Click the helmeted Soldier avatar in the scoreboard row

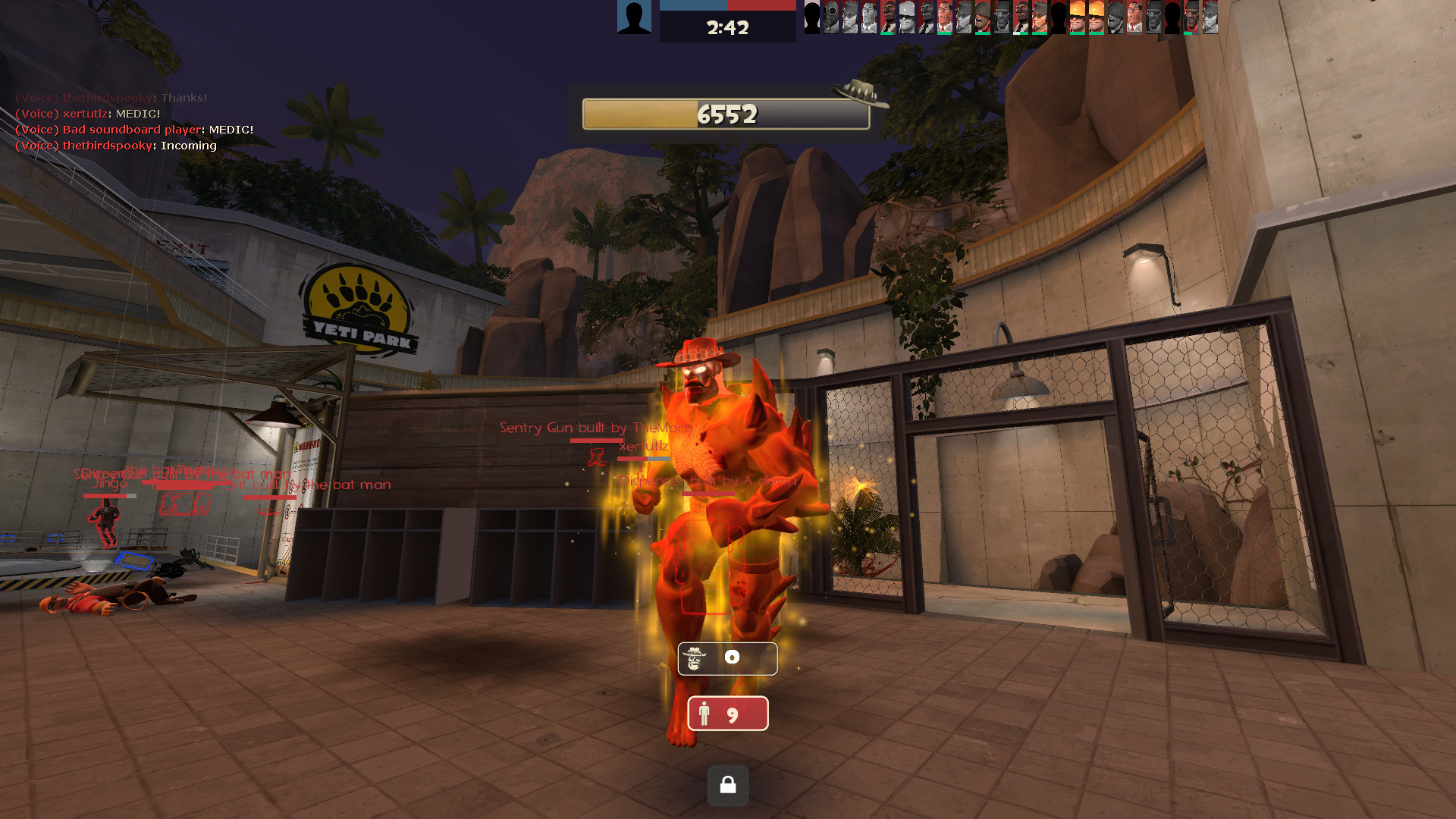tap(982, 19)
